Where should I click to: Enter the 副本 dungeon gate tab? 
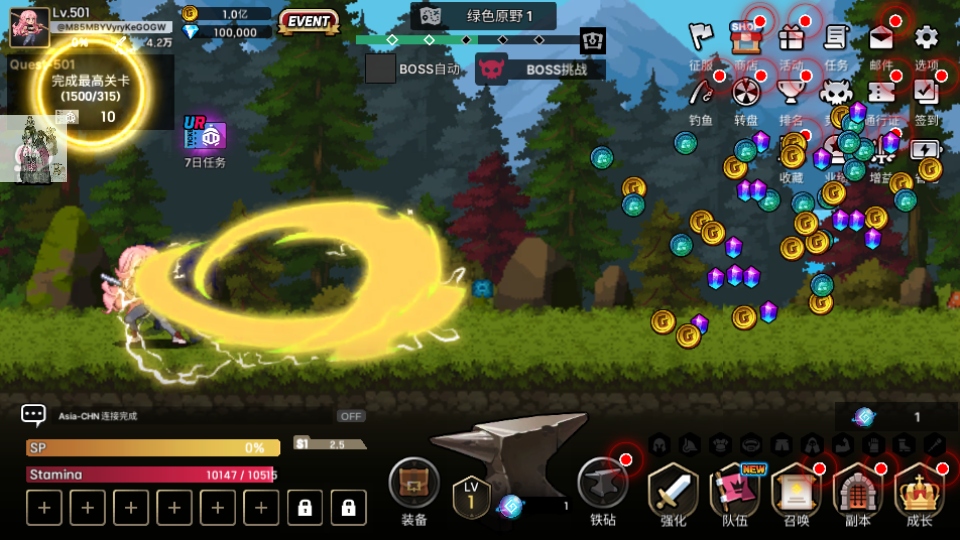[x=857, y=492]
